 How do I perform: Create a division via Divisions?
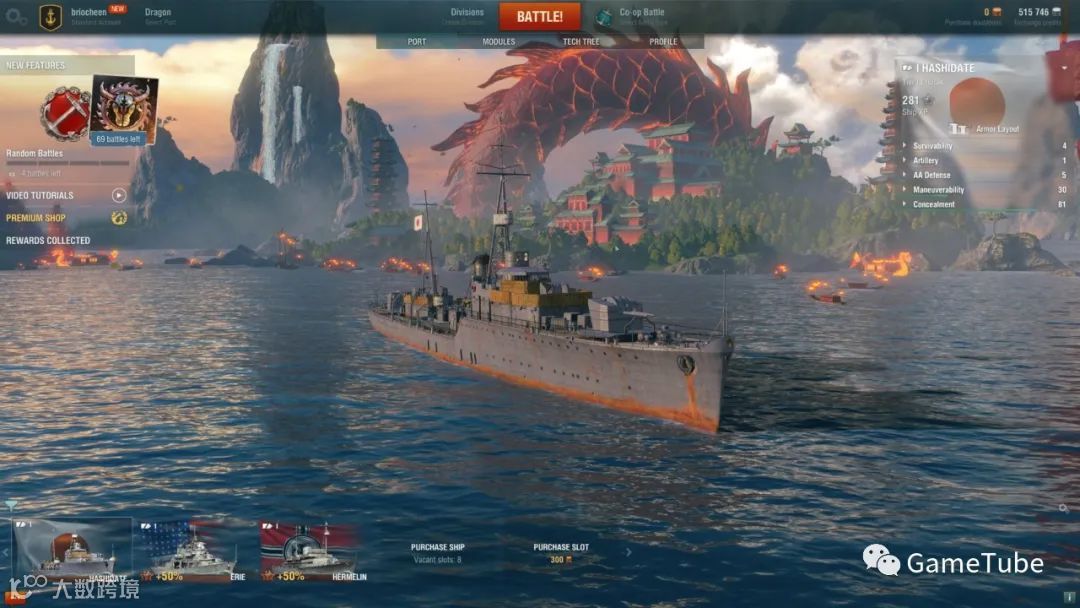click(467, 16)
